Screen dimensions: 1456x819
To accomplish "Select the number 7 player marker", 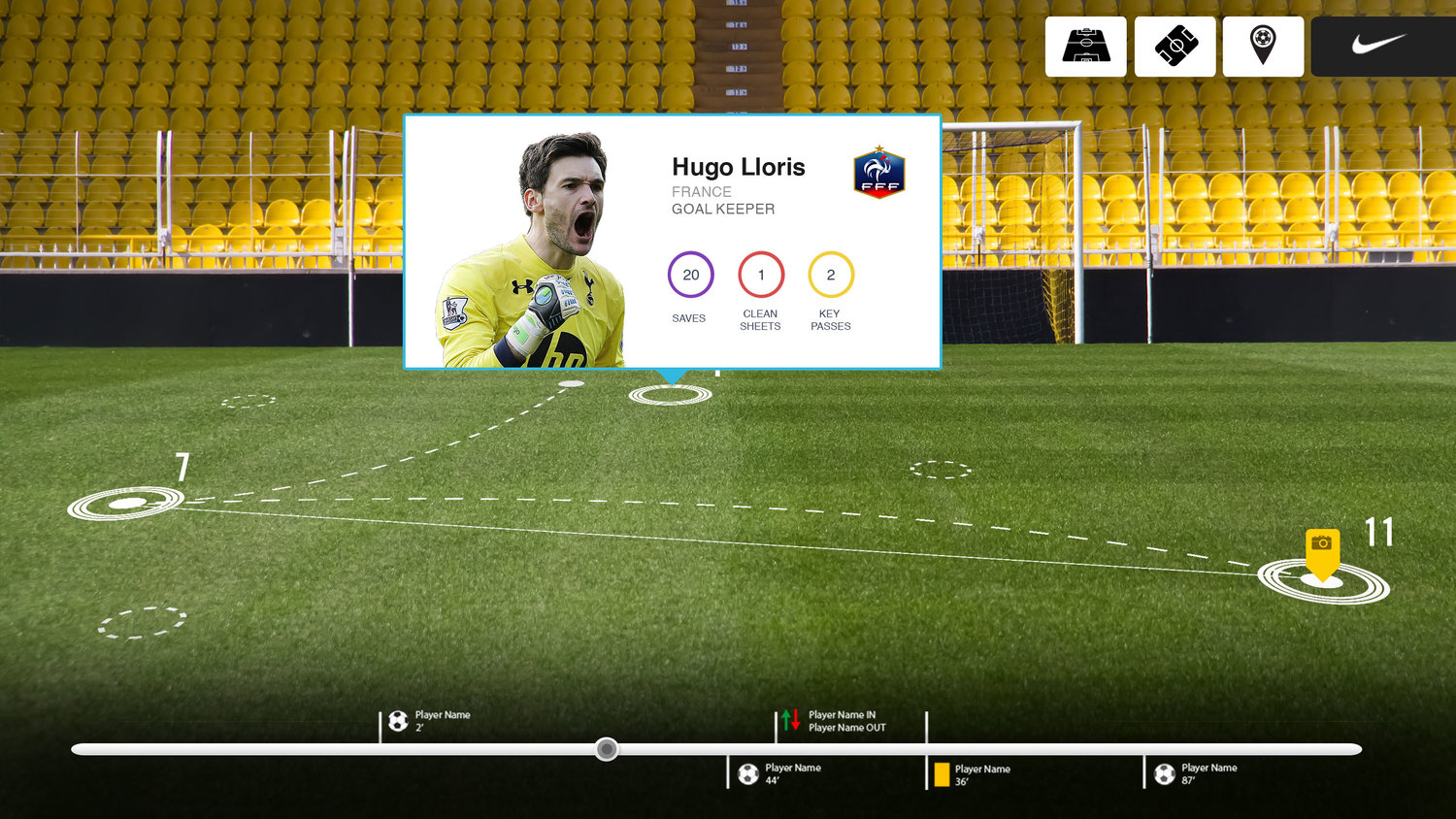I will 126,503.
